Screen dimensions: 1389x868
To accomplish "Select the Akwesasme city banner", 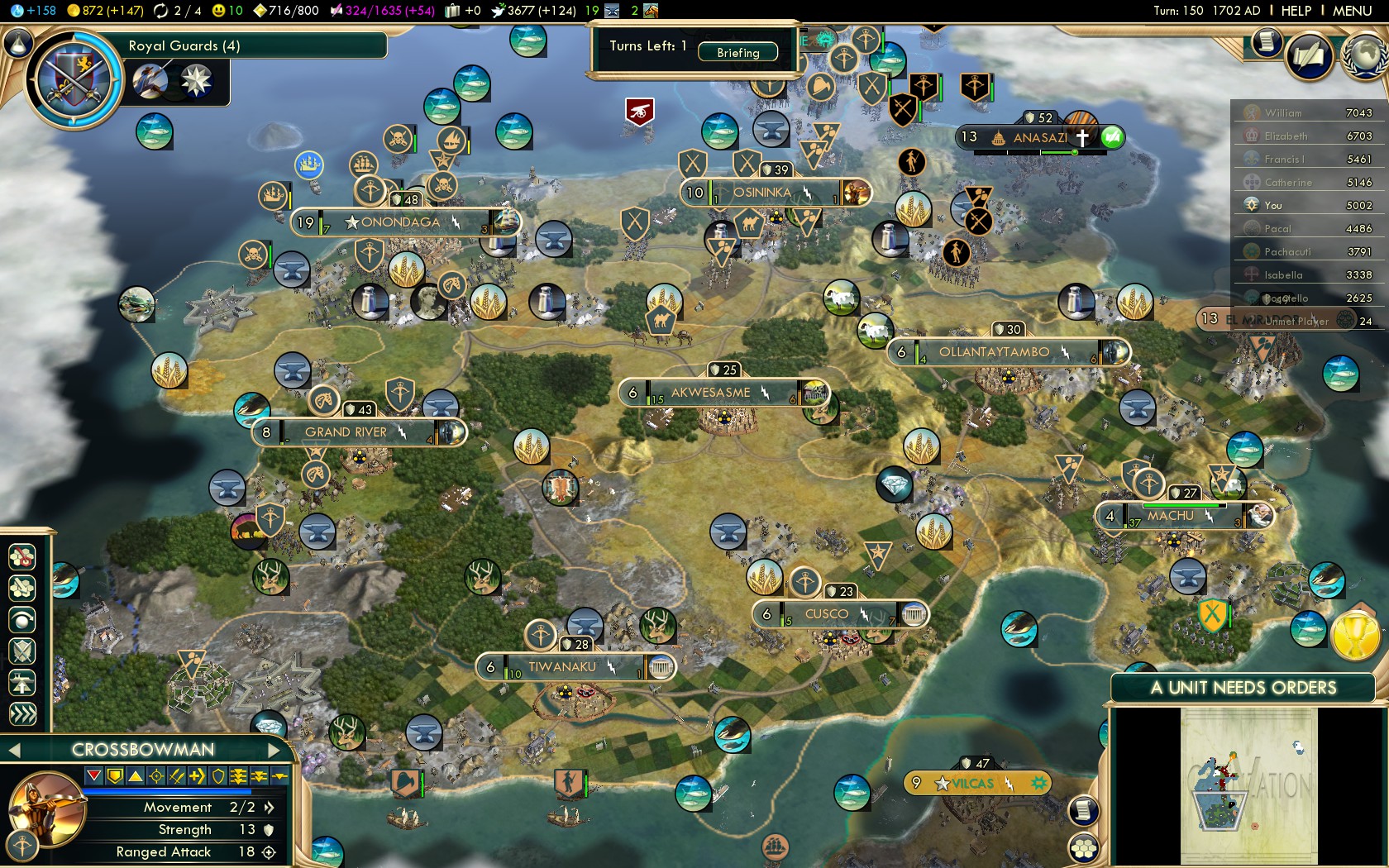I will [711, 393].
